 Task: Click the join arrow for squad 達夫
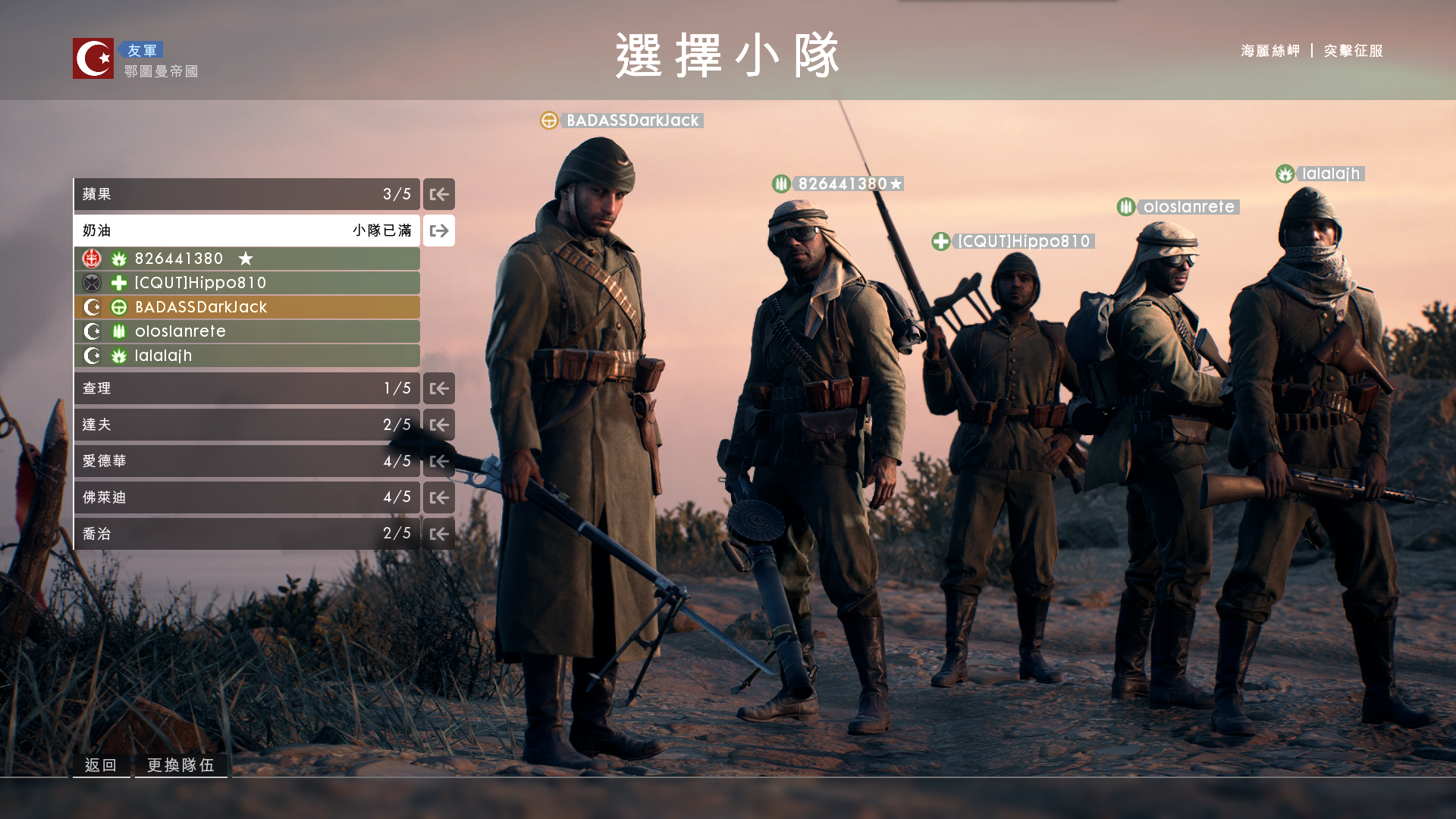pyautogui.click(x=438, y=424)
